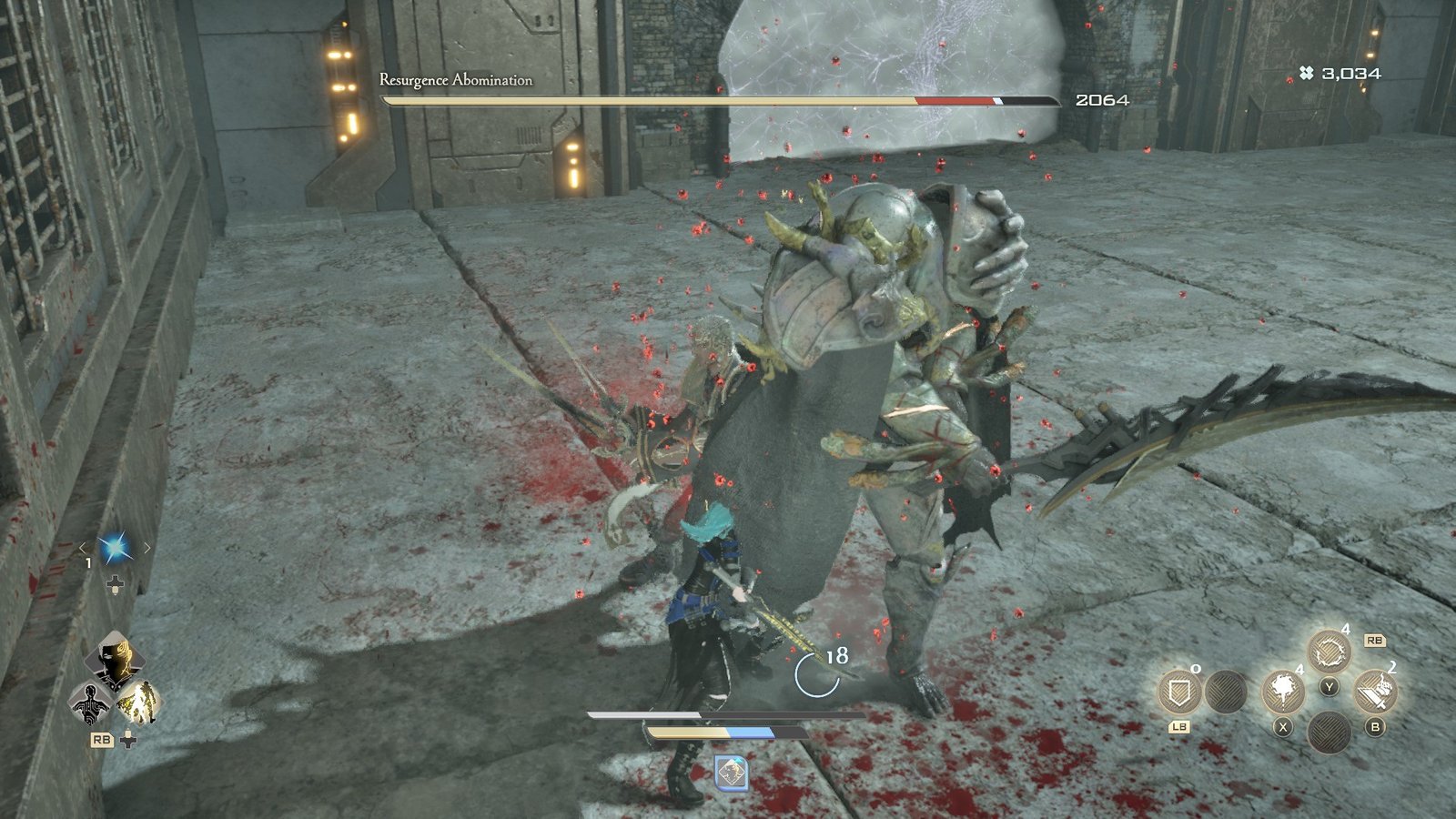Image resolution: width=1456 pixels, height=819 pixels.
Task: Cycle to previous item with the left arrow
Action: [84, 548]
